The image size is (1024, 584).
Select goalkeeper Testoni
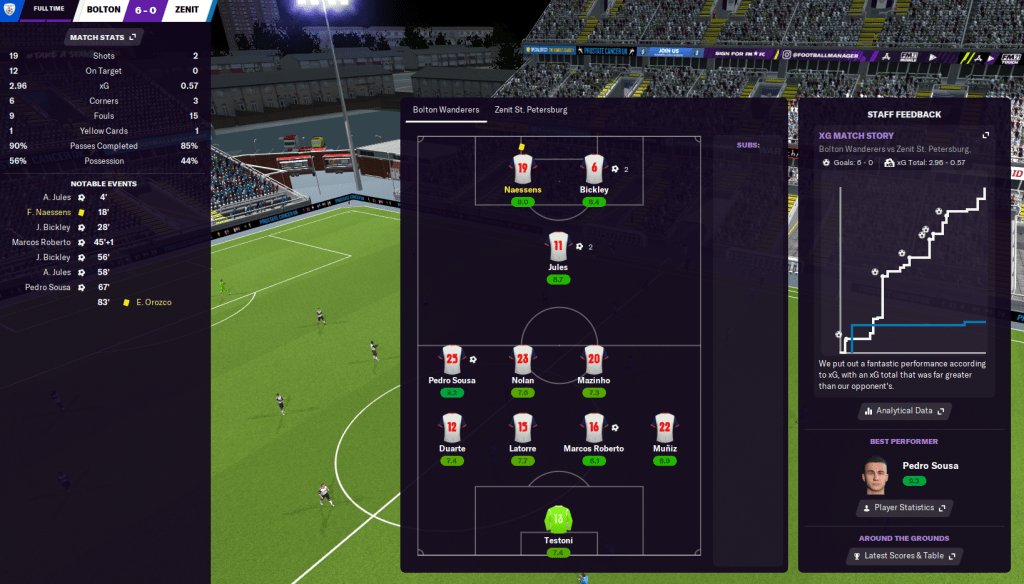(558, 520)
